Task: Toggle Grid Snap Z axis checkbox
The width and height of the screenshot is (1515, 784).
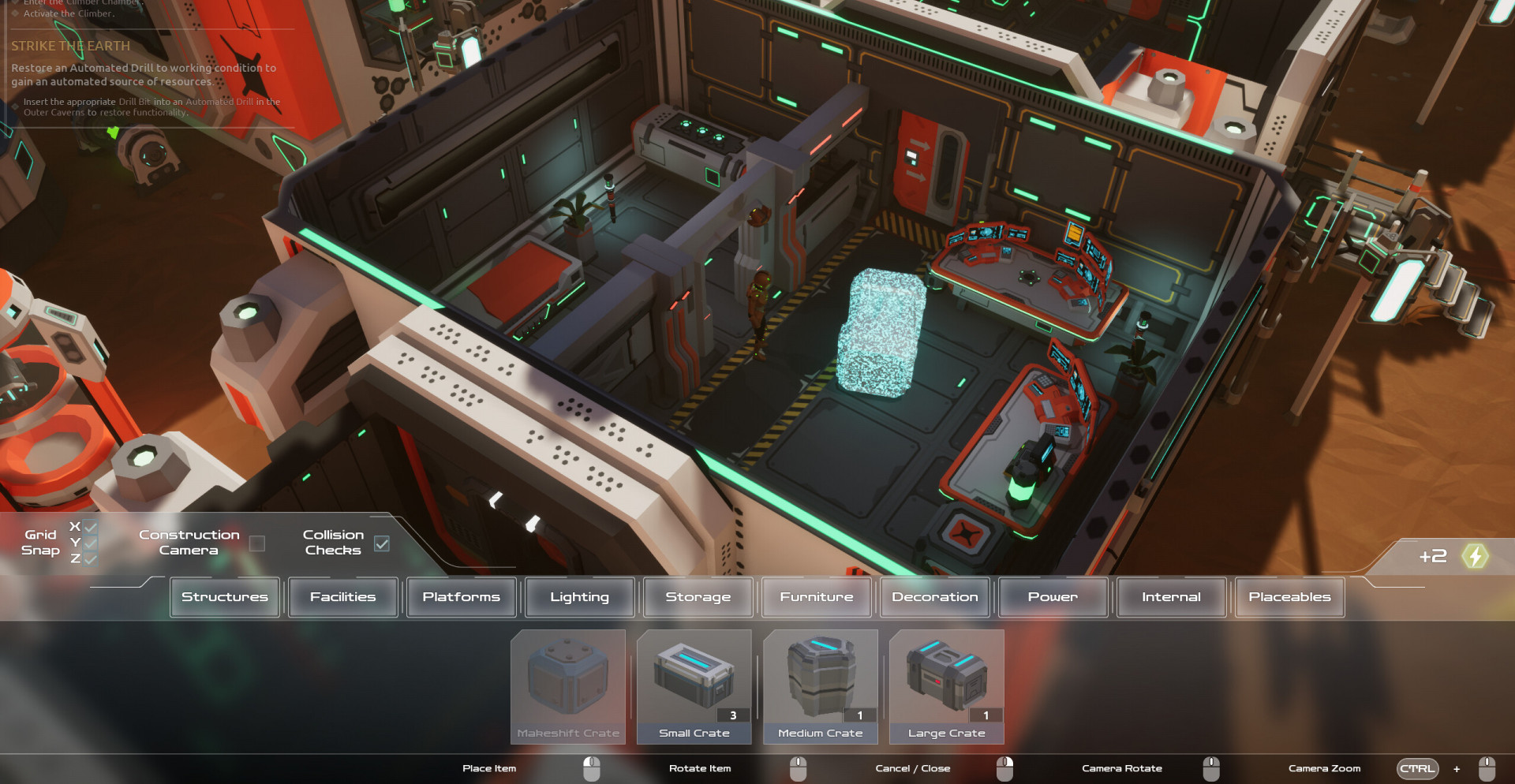Action: click(x=91, y=558)
